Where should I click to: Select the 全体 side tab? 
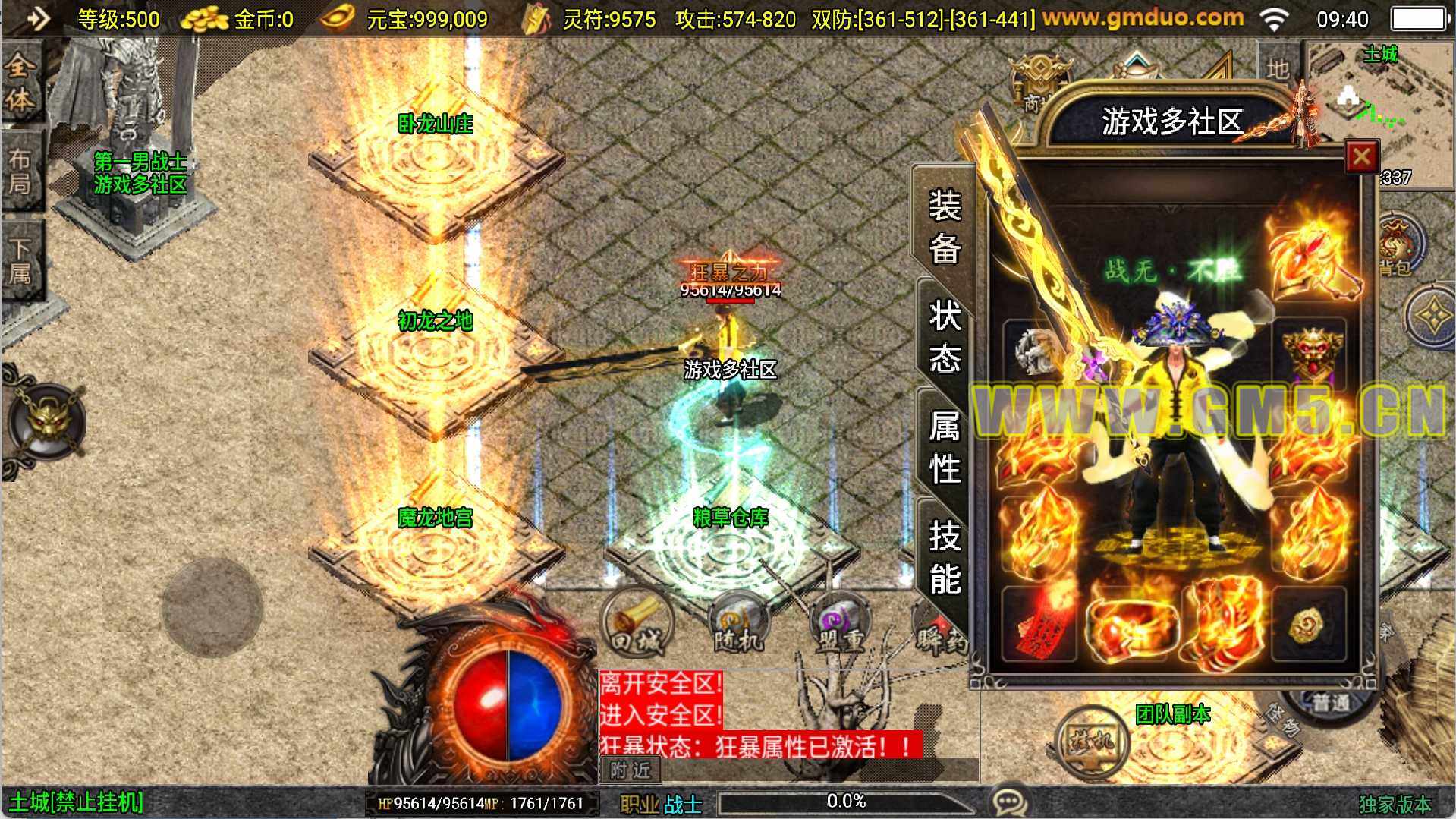pos(20,82)
